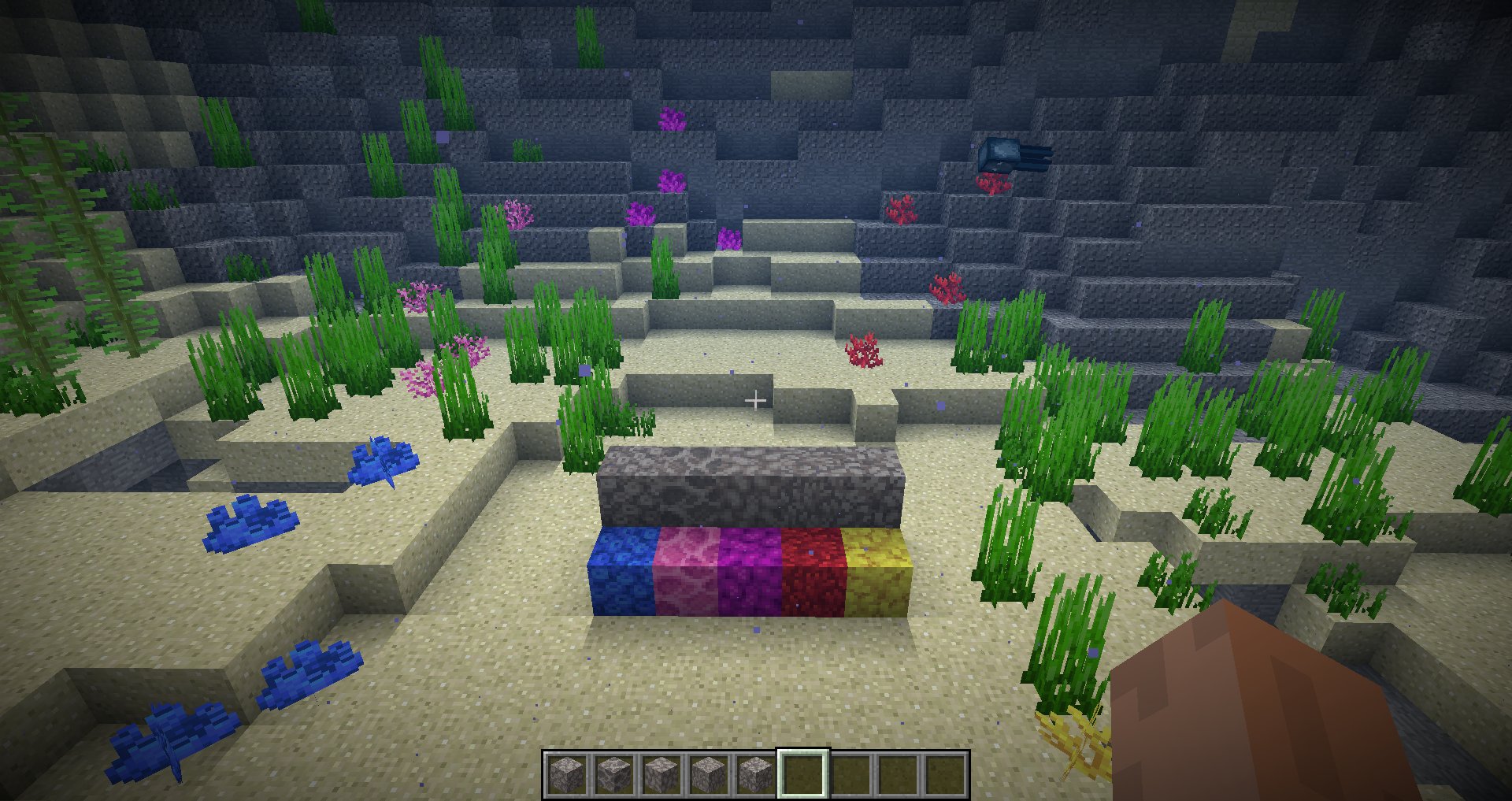The width and height of the screenshot is (1512, 801).
Task: Select the second coral block hotbar item
Action: [x=615, y=776]
